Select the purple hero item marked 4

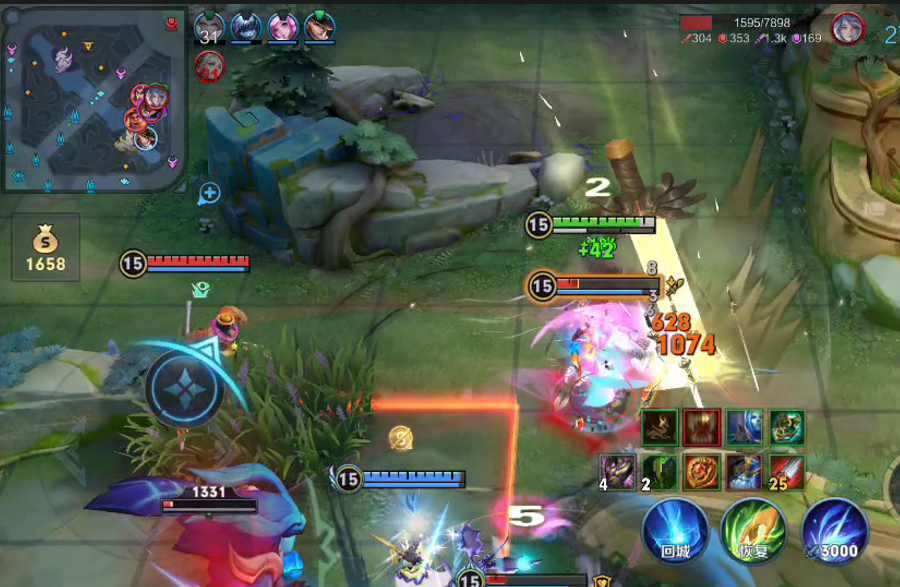pos(617,471)
